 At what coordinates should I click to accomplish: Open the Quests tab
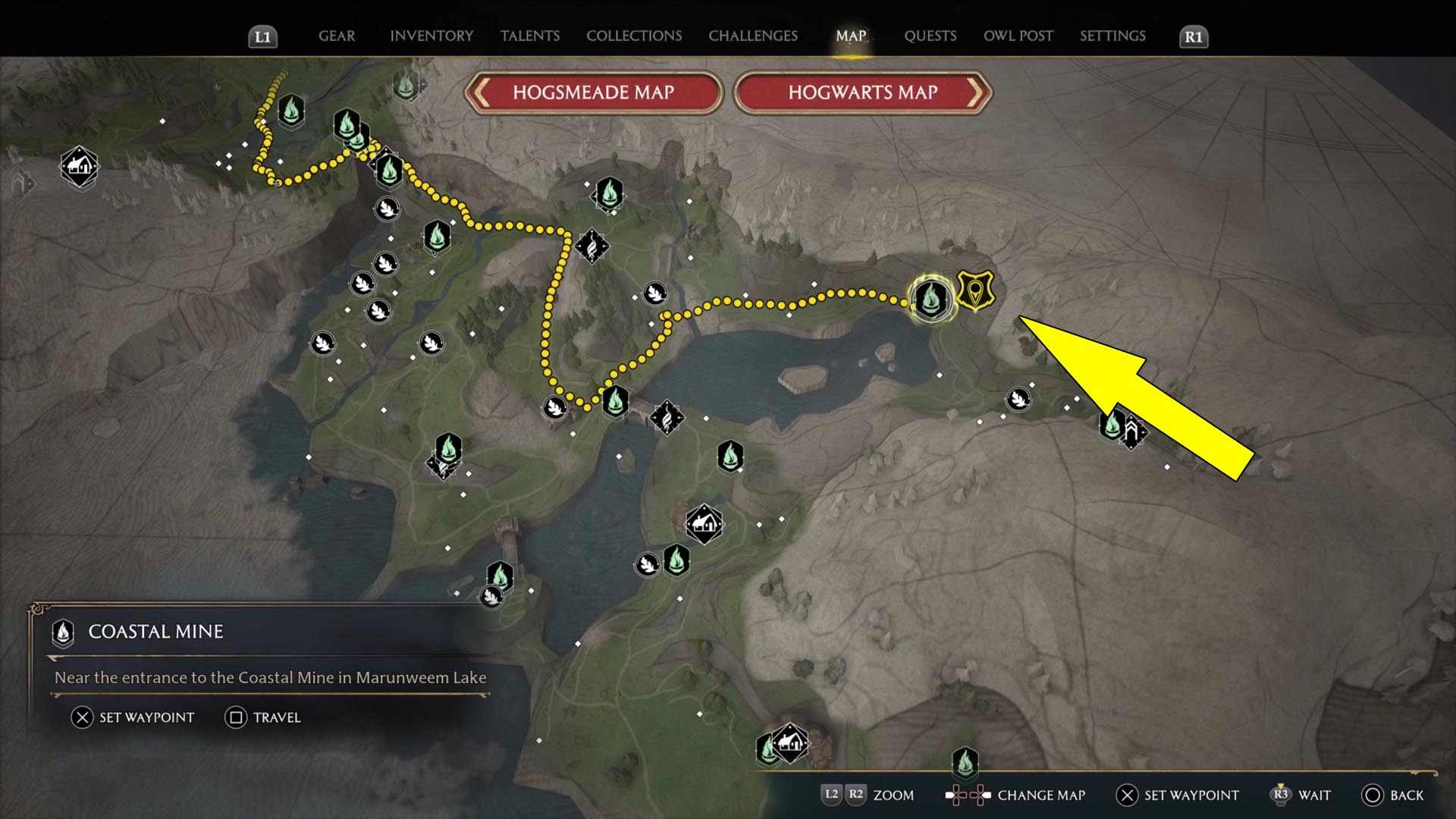[x=930, y=36]
